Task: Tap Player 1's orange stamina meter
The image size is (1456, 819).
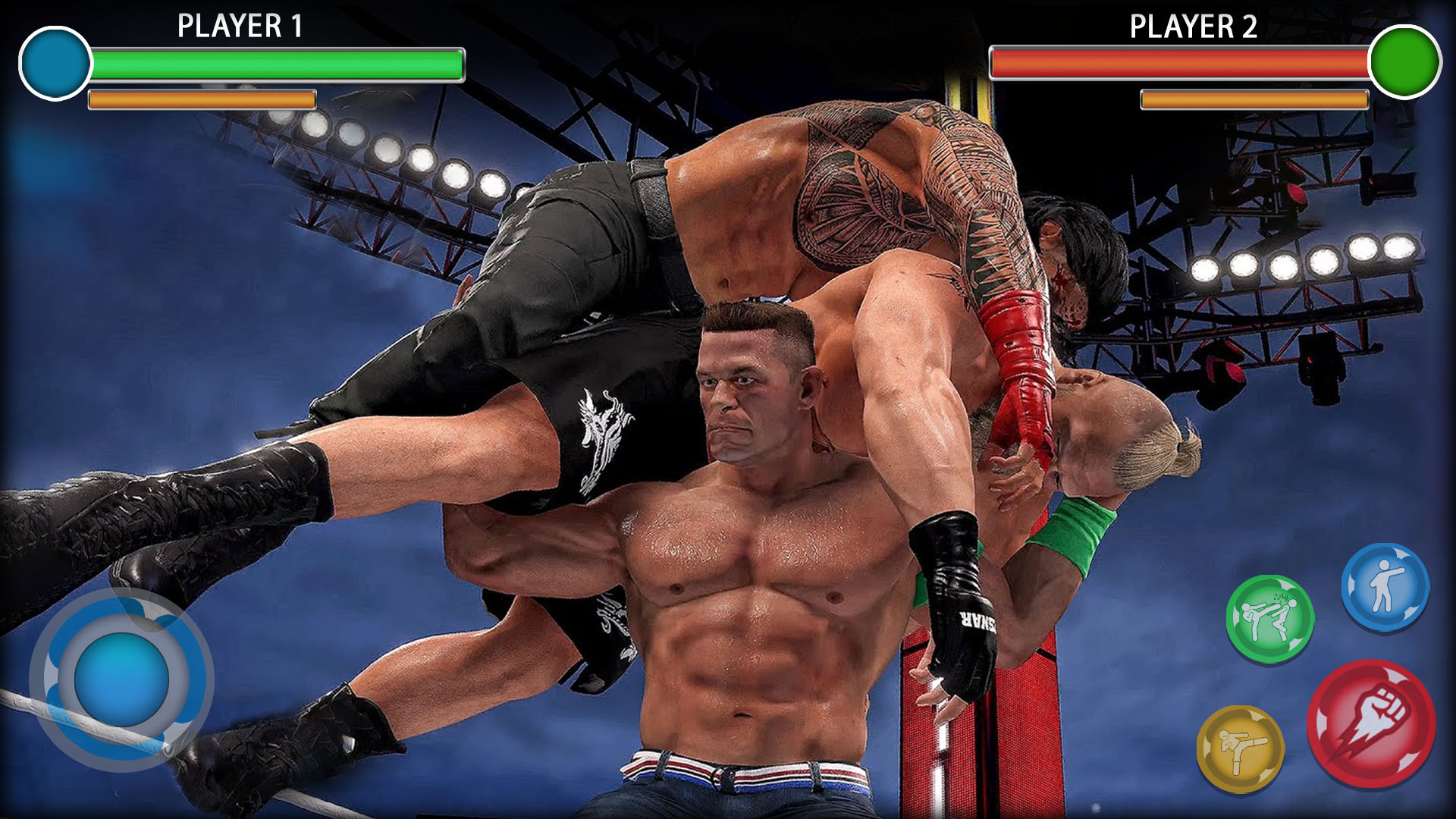Action: tap(201, 99)
